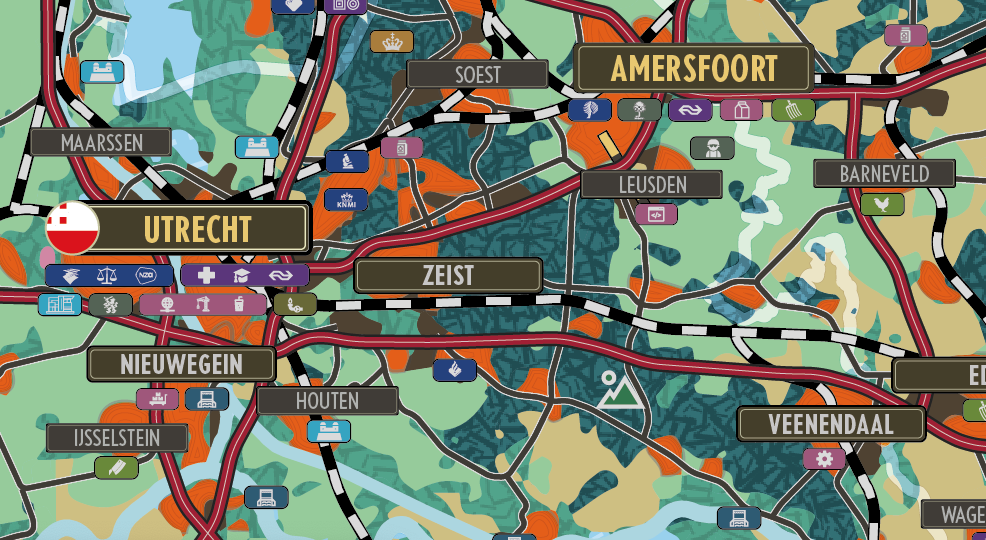Viewport: 986px width, 540px height.
Task: Click the Leusden town label
Action: coord(652,184)
